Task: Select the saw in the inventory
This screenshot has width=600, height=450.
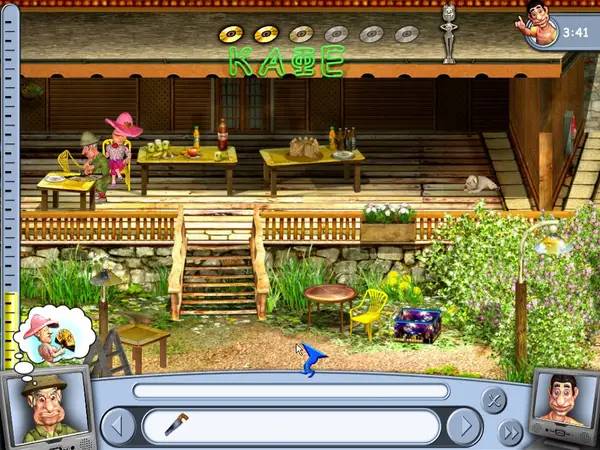Action: (x=176, y=424)
